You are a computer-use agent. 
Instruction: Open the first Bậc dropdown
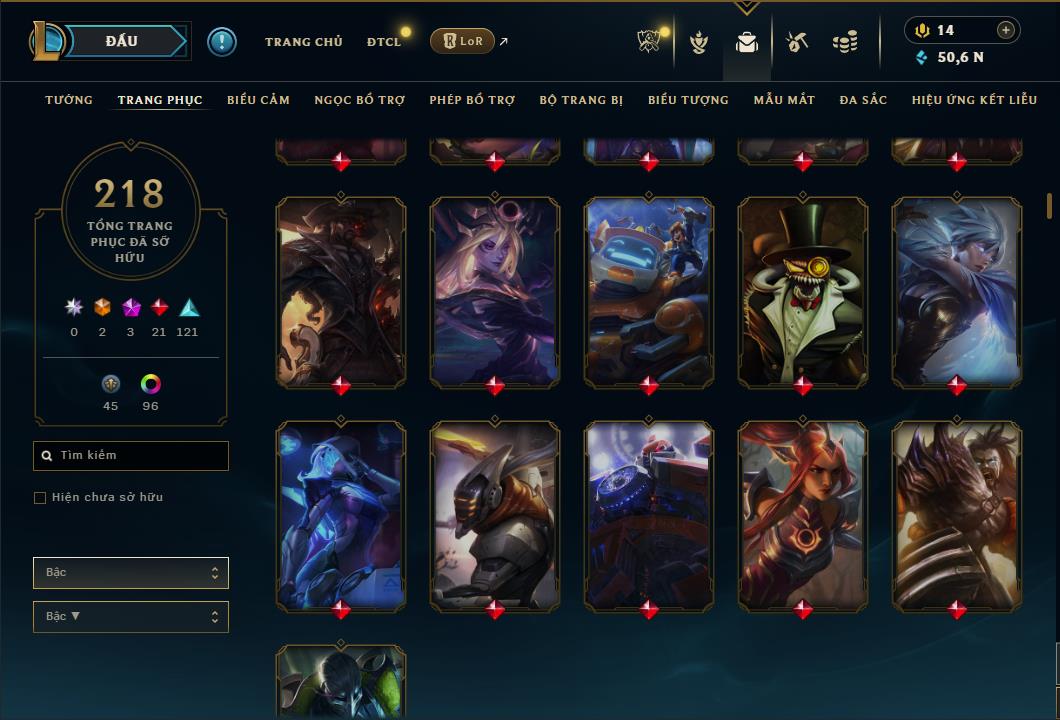[x=131, y=573]
